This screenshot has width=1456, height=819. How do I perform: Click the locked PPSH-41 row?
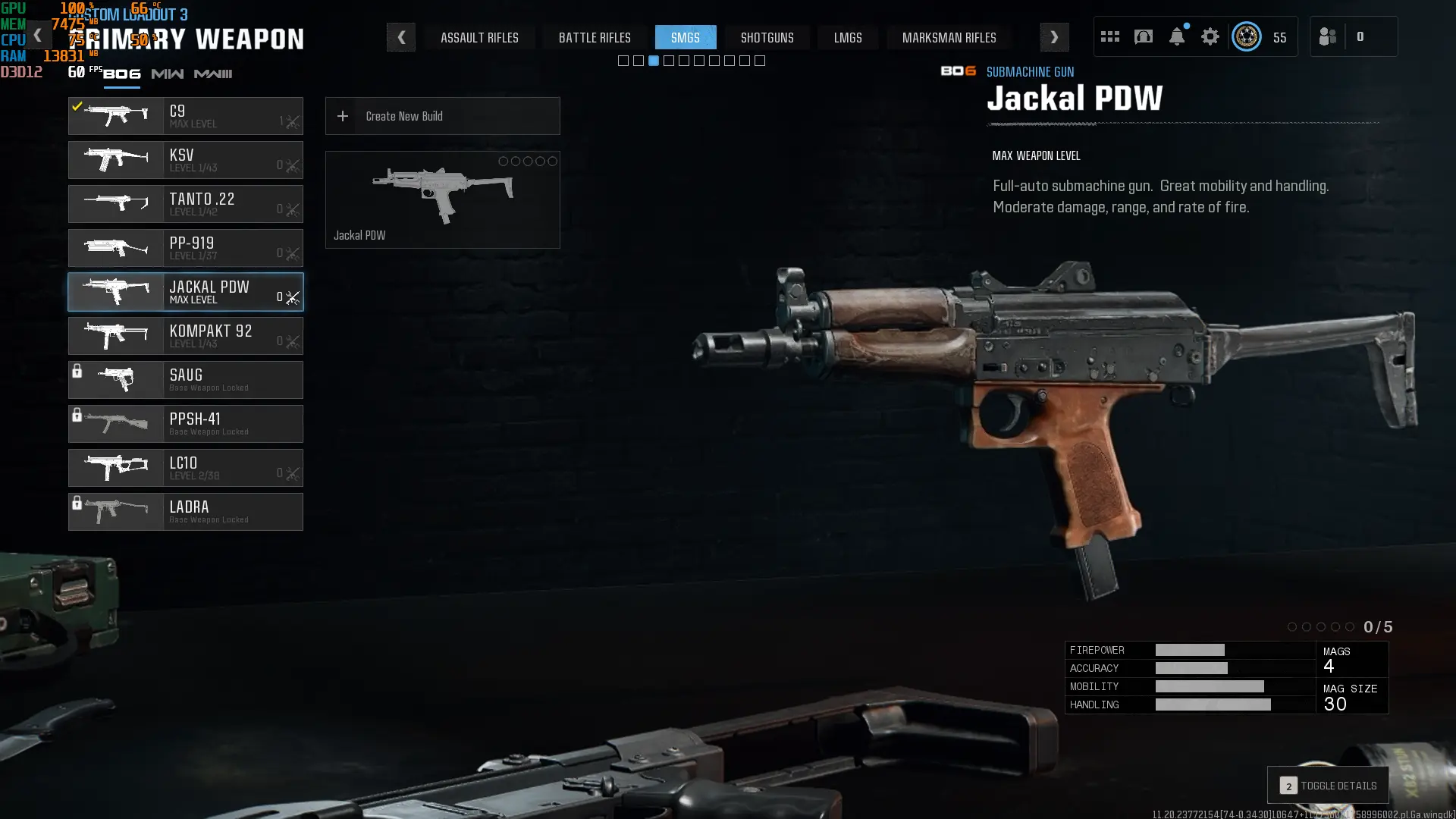pos(186,424)
